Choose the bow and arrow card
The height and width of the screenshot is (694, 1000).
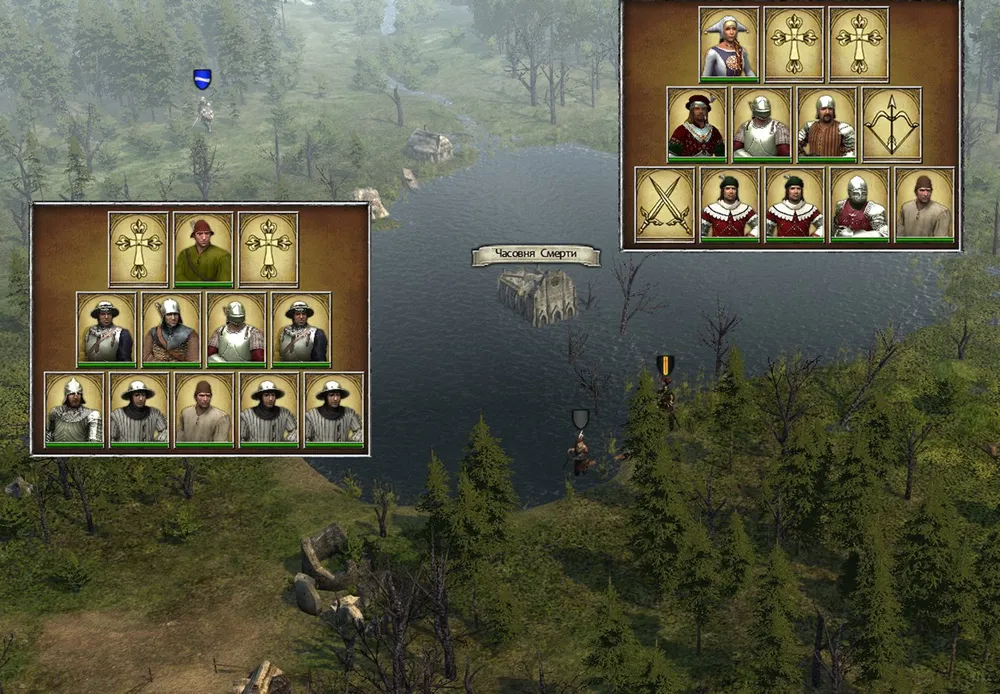(x=891, y=125)
